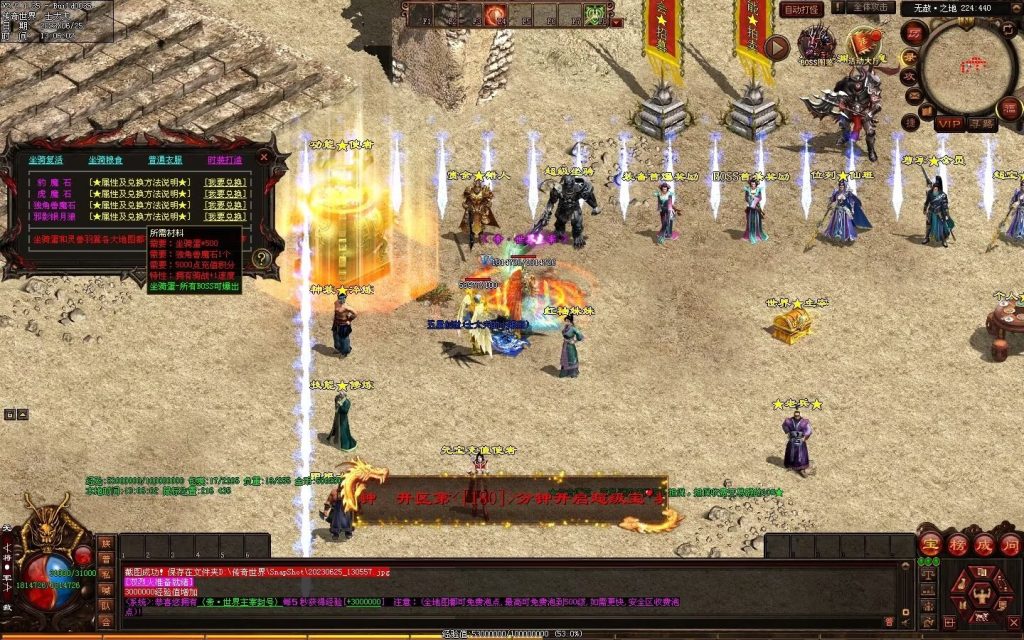Screen dimensions: 1024x640
Task: Click the 榜 ranking button
Action: click(x=956, y=545)
